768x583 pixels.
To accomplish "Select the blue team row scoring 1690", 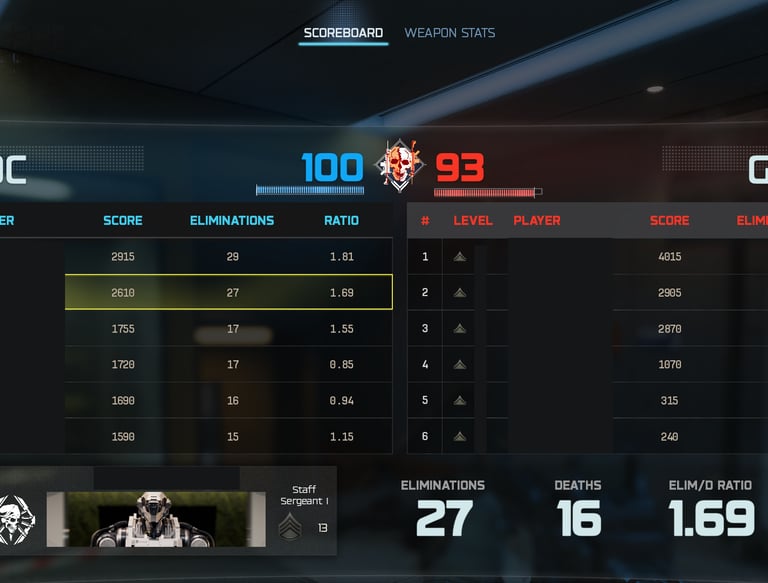I will click(x=228, y=401).
